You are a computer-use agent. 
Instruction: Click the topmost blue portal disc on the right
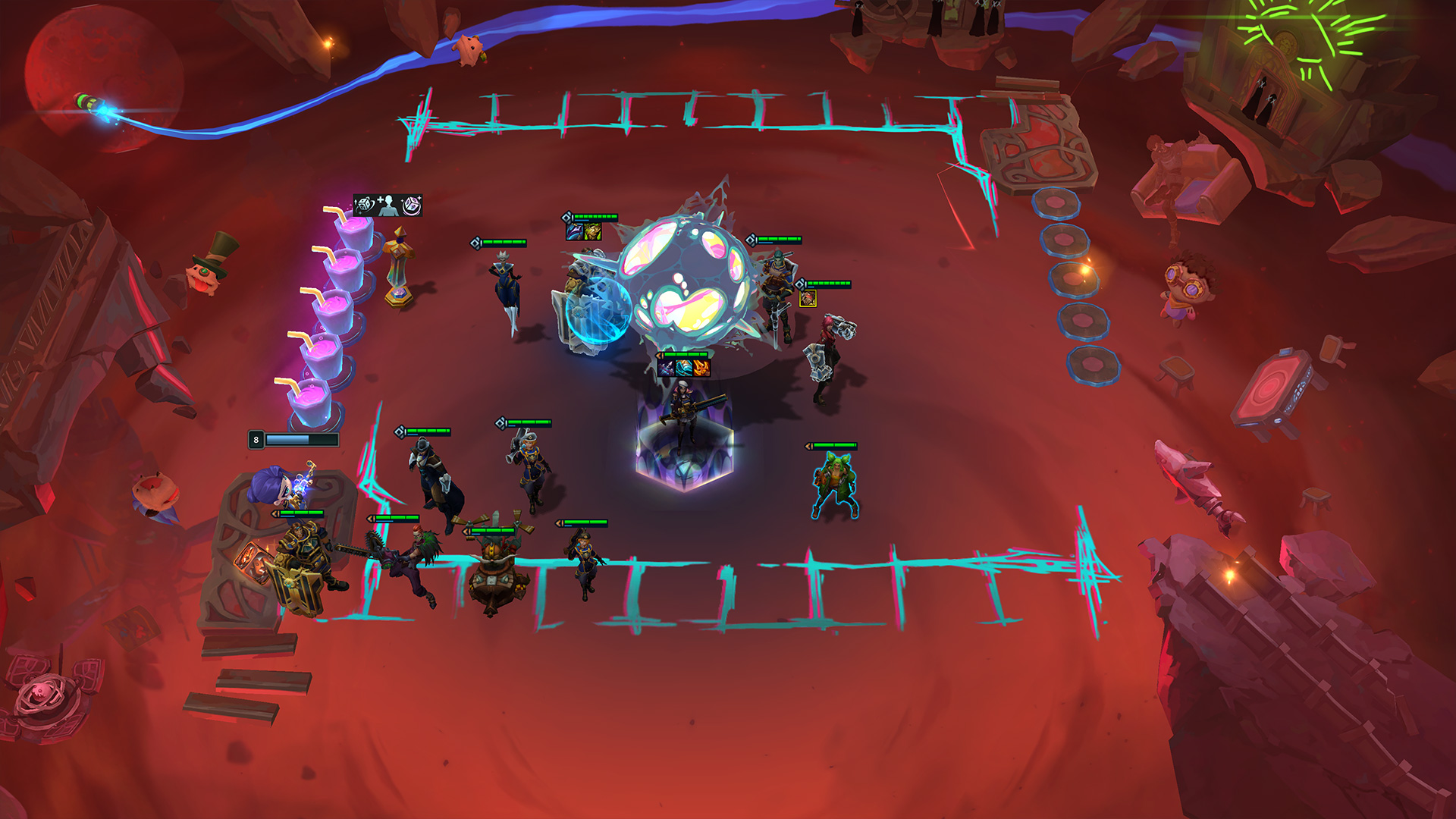coord(1058,205)
